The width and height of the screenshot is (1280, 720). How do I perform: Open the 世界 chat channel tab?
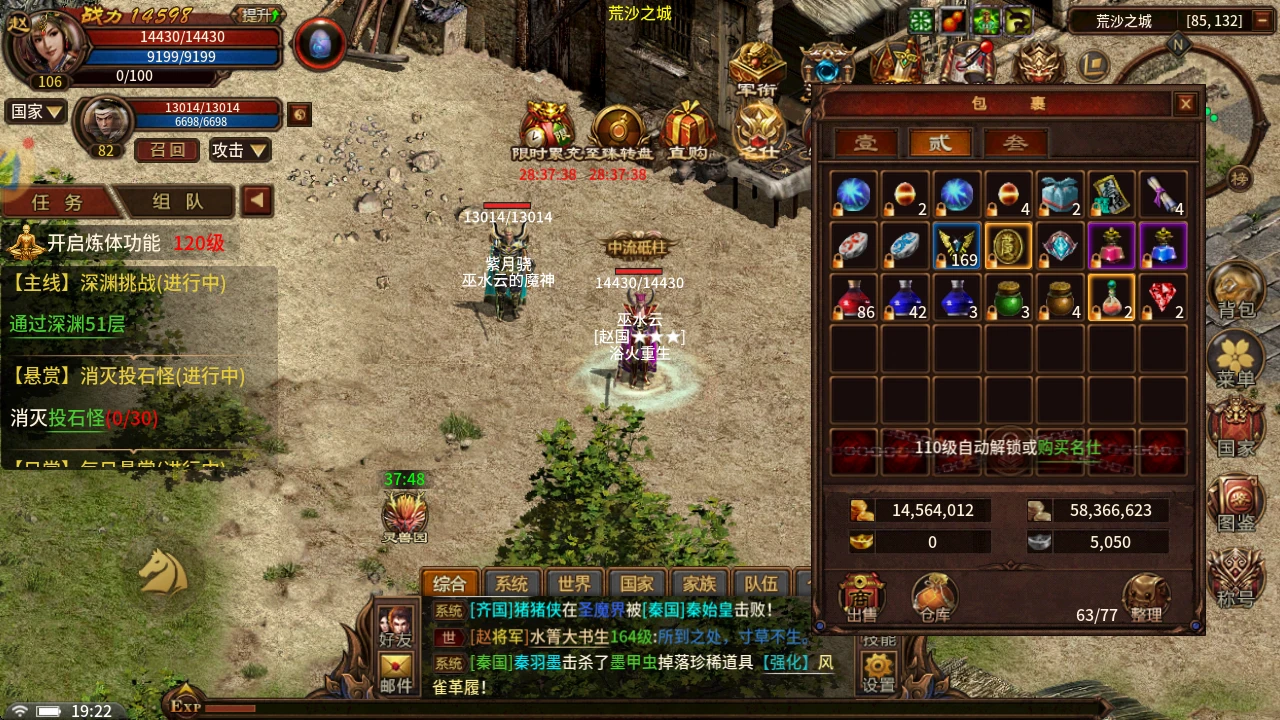[574, 584]
